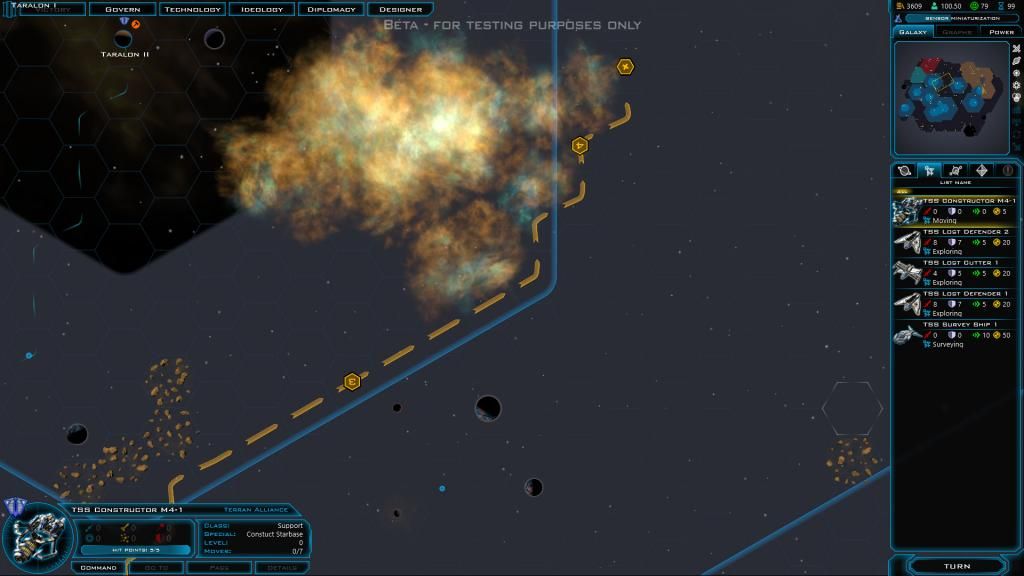Image resolution: width=1024 pixels, height=576 pixels.
Task: Select TSS Survey Ship 1 in the list
Action: click(x=954, y=334)
